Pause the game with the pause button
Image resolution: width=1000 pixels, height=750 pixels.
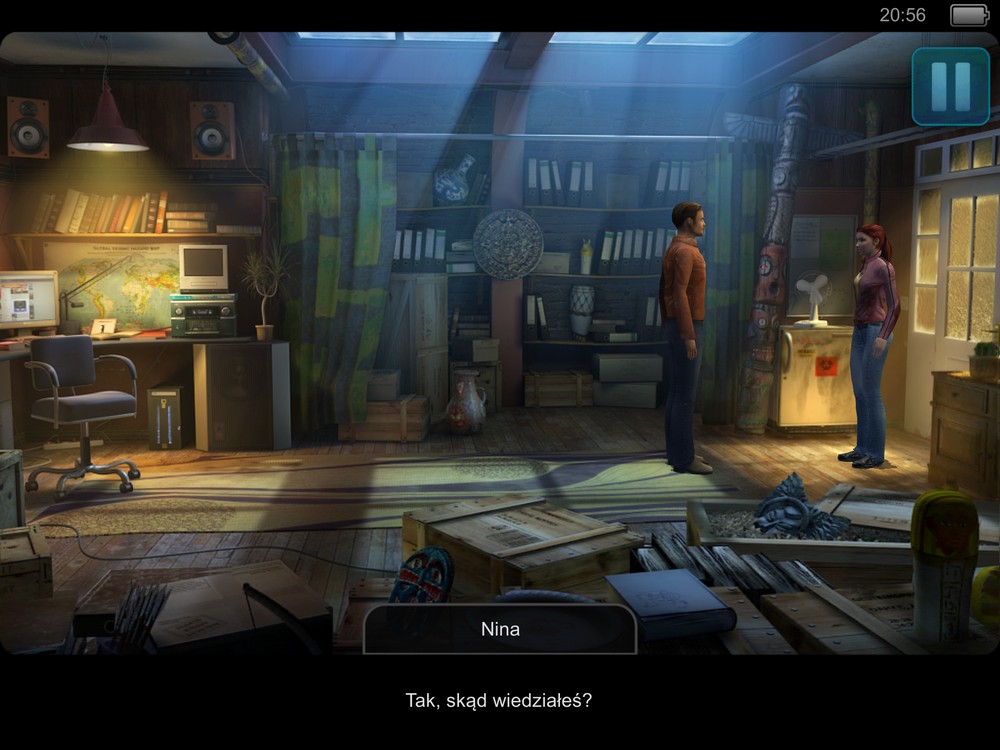tap(950, 87)
